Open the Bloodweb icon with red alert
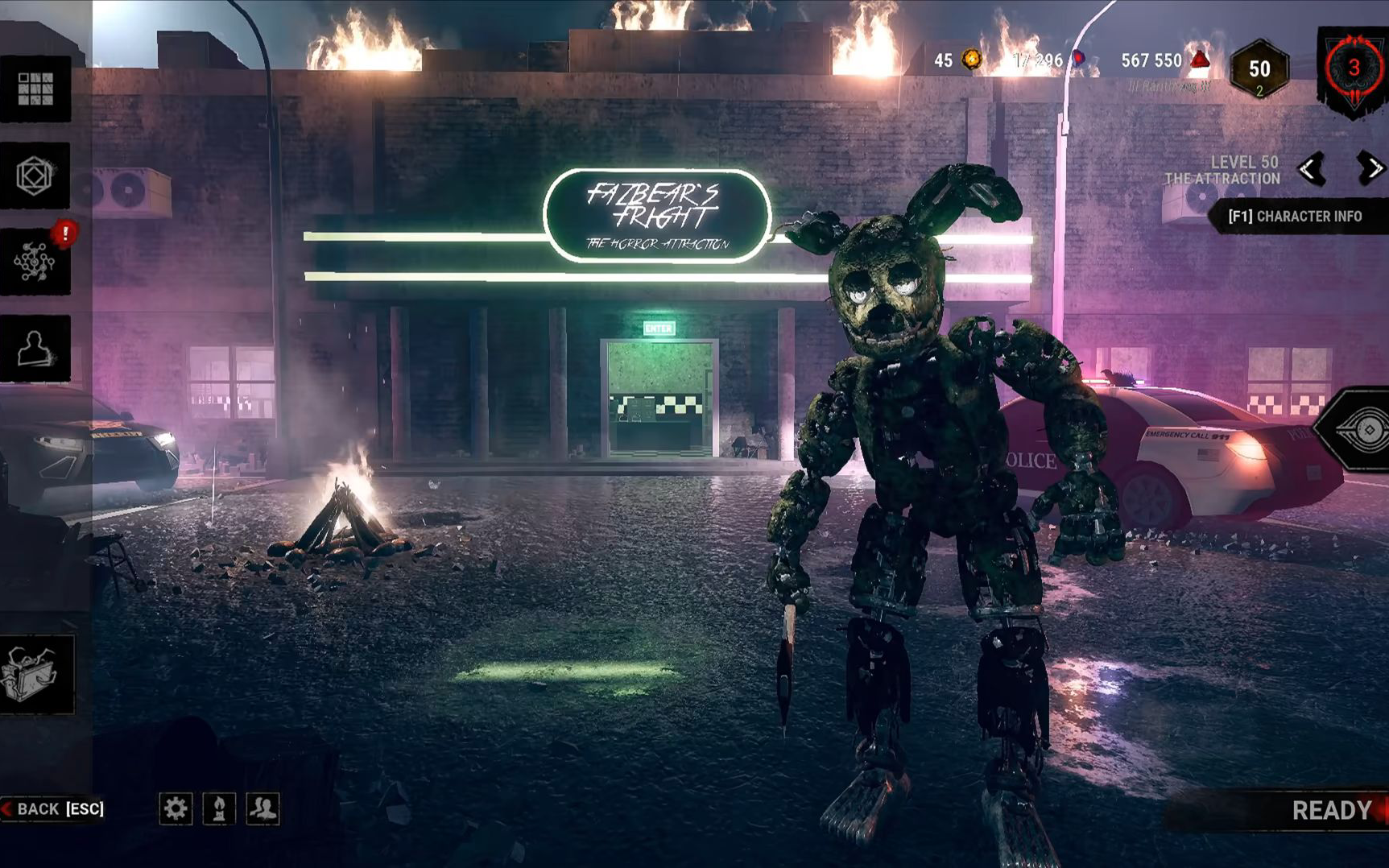This screenshot has width=1389, height=868. click(x=35, y=262)
